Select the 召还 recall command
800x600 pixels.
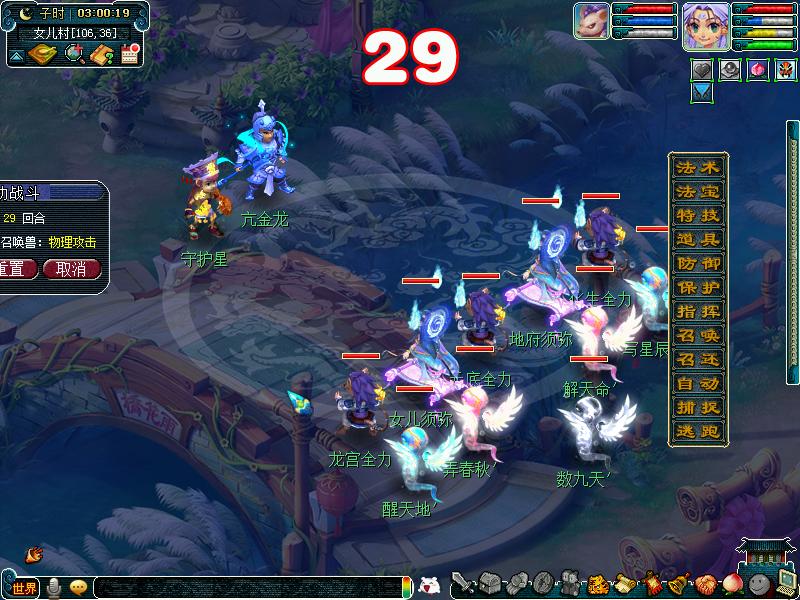click(697, 360)
